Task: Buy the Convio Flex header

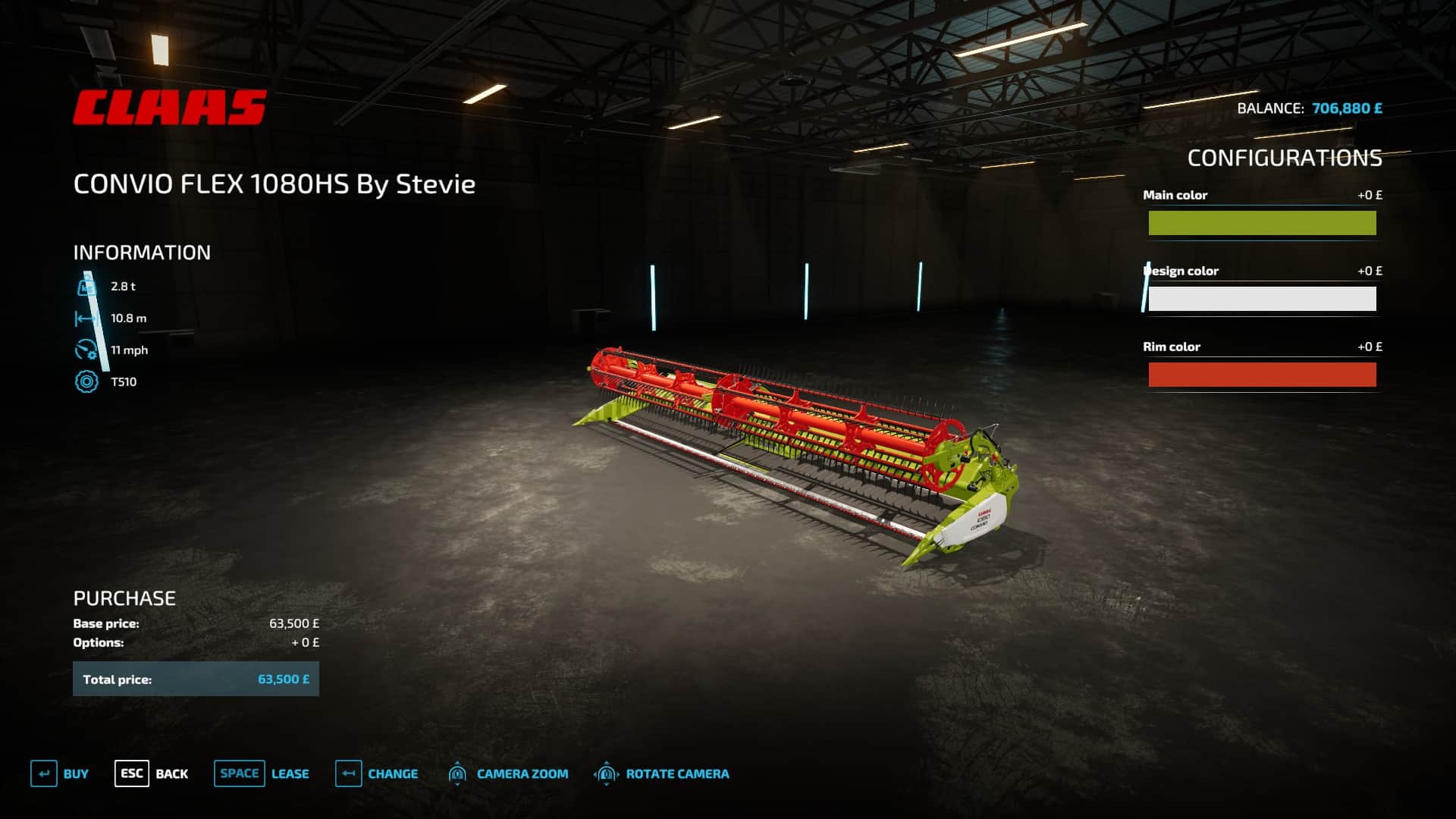Action: pyautogui.click(x=60, y=773)
